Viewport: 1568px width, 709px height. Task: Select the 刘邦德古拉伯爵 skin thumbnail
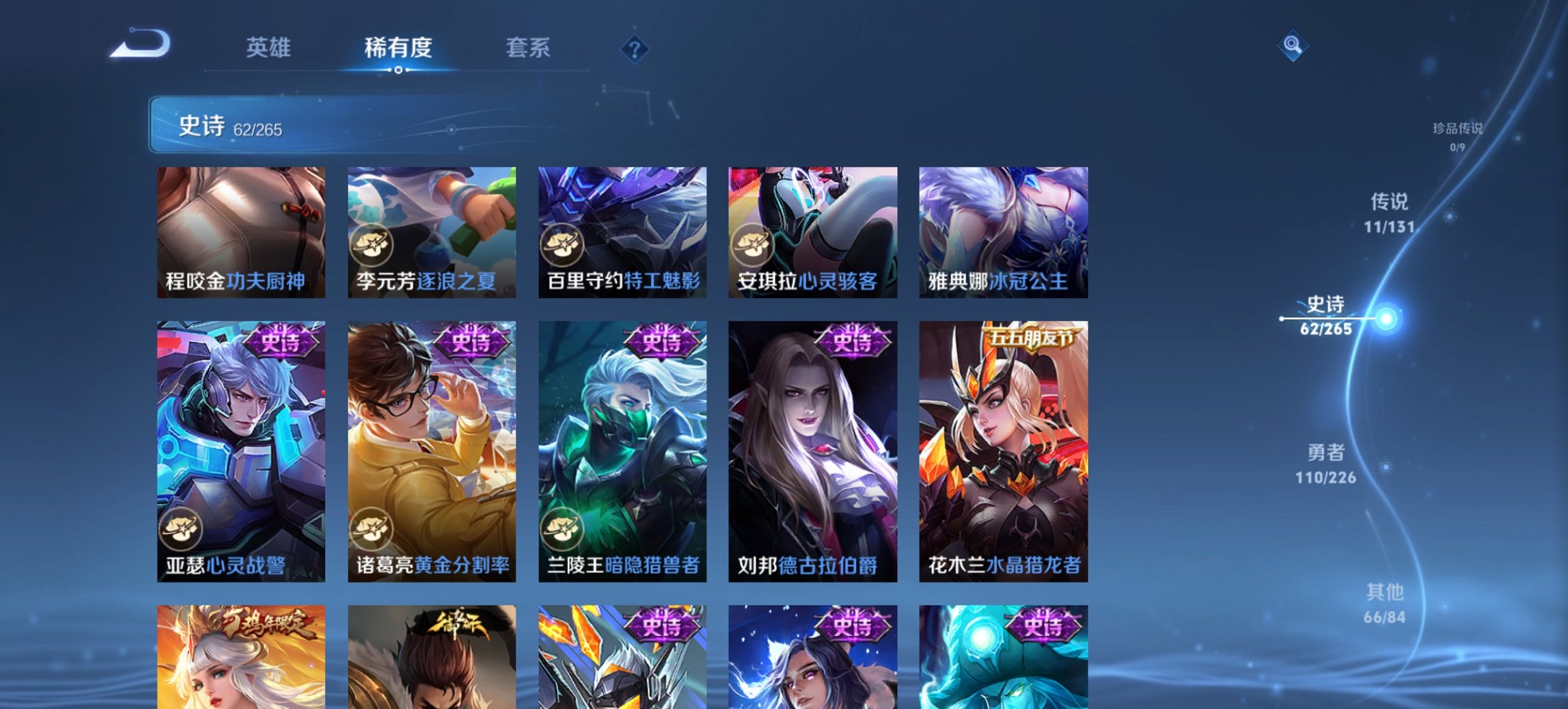813,451
